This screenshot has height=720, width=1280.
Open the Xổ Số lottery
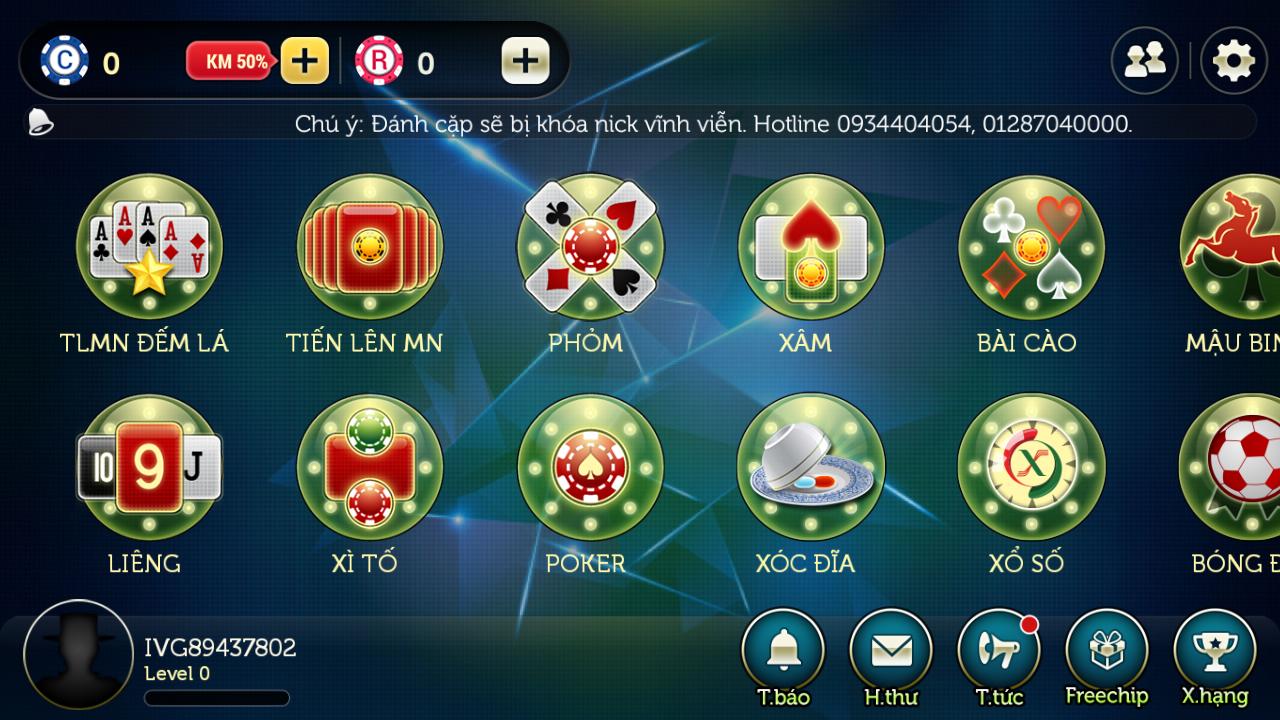tap(1031, 467)
